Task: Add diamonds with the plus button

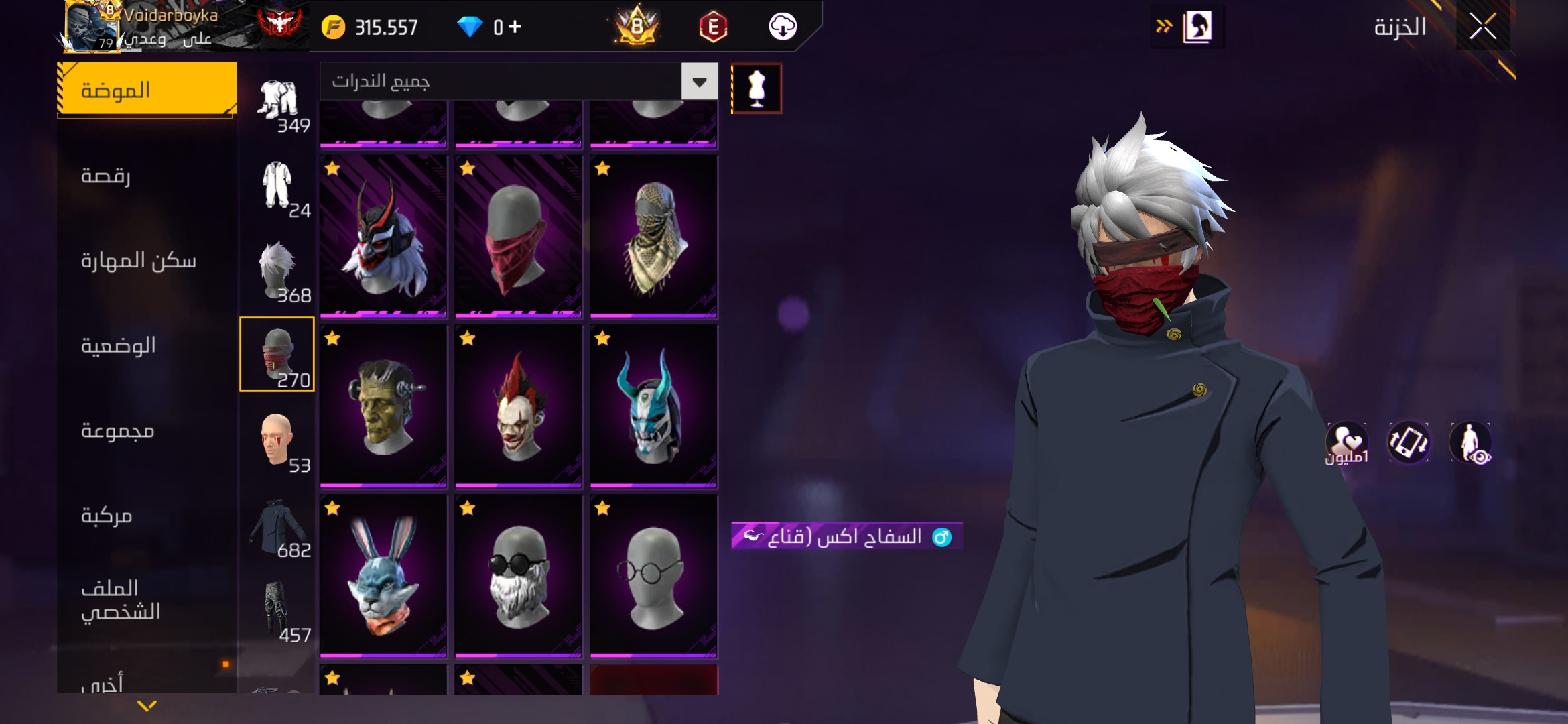Action: tap(515, 27)
